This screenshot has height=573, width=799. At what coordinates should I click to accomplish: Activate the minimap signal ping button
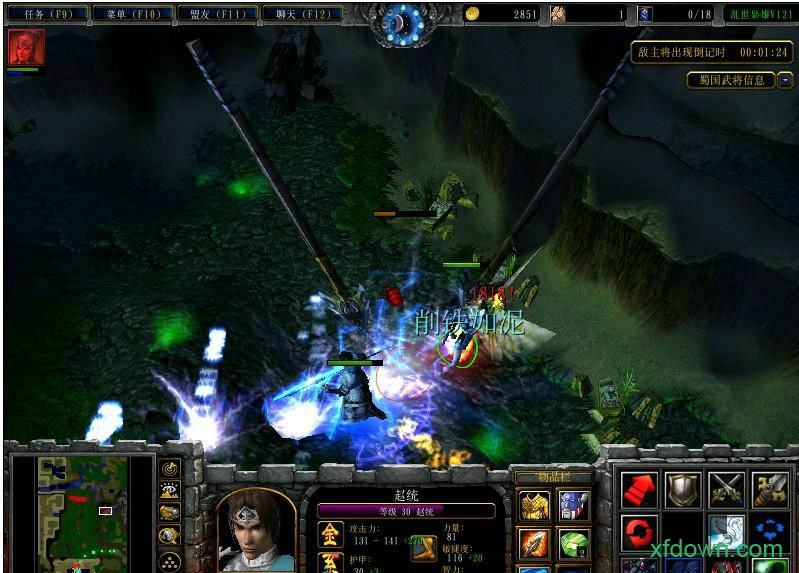170,468
